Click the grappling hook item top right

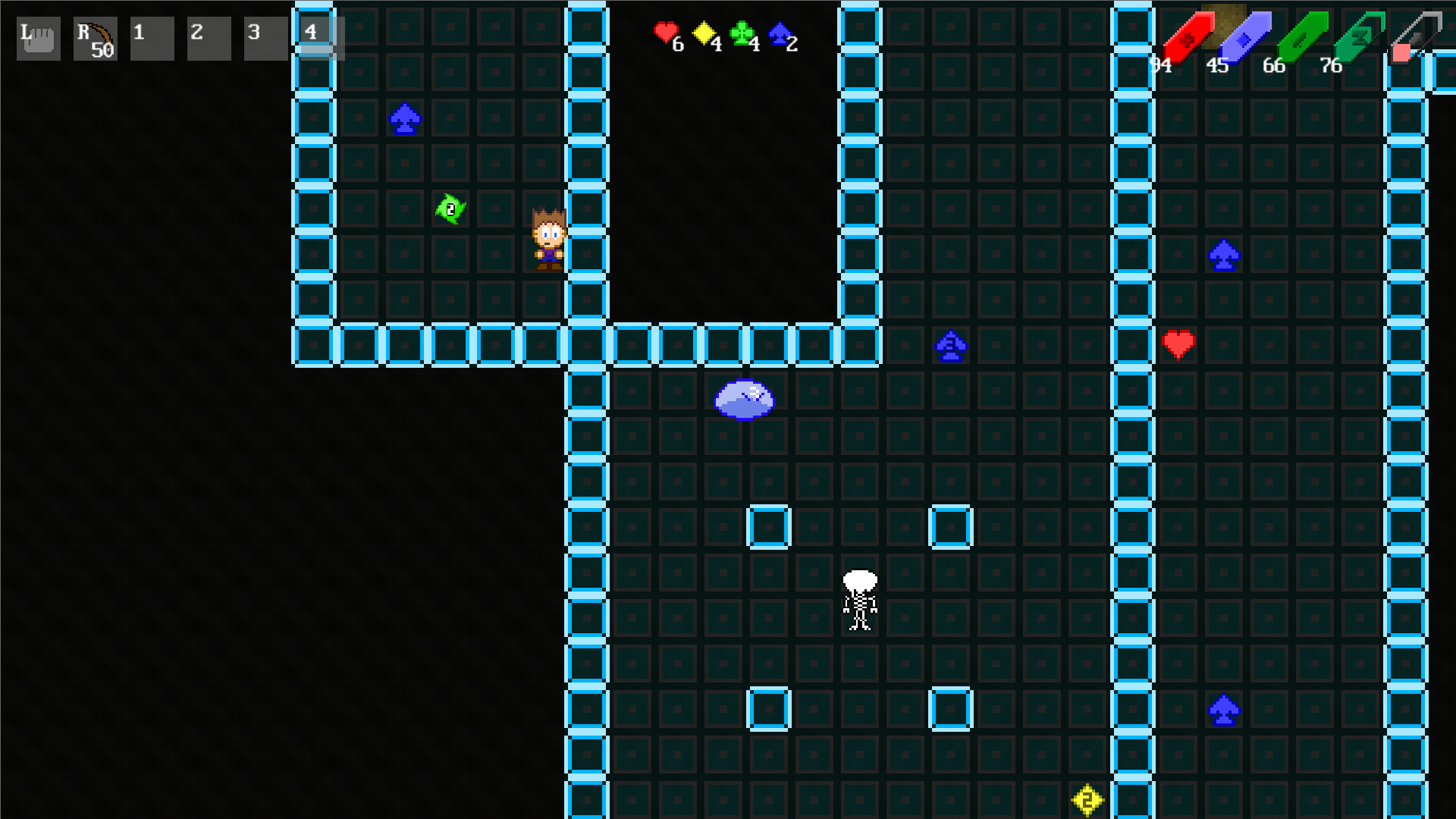click(1416, 34)
